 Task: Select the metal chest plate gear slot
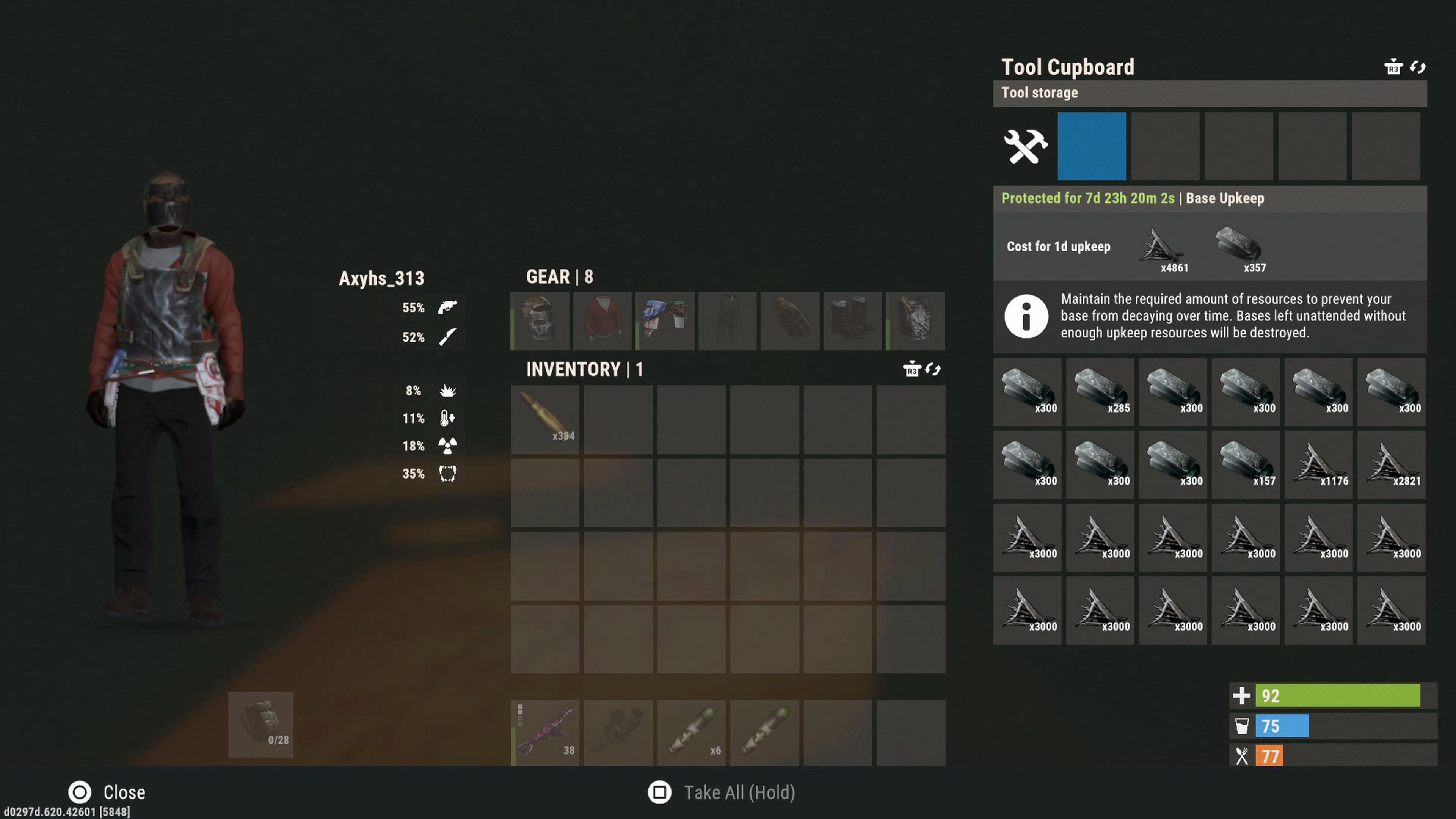point(915,320)
